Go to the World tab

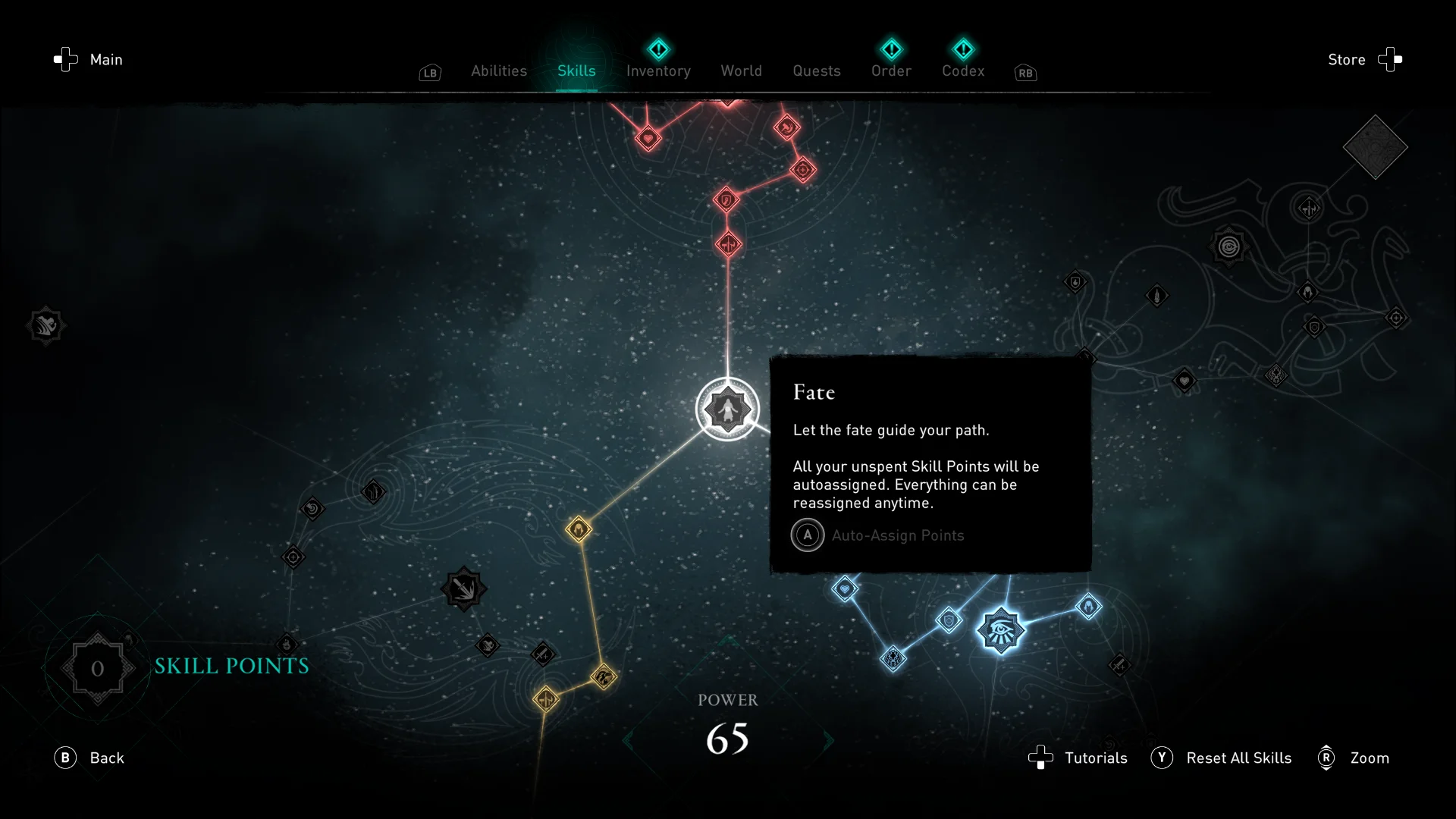coord(741,71)
